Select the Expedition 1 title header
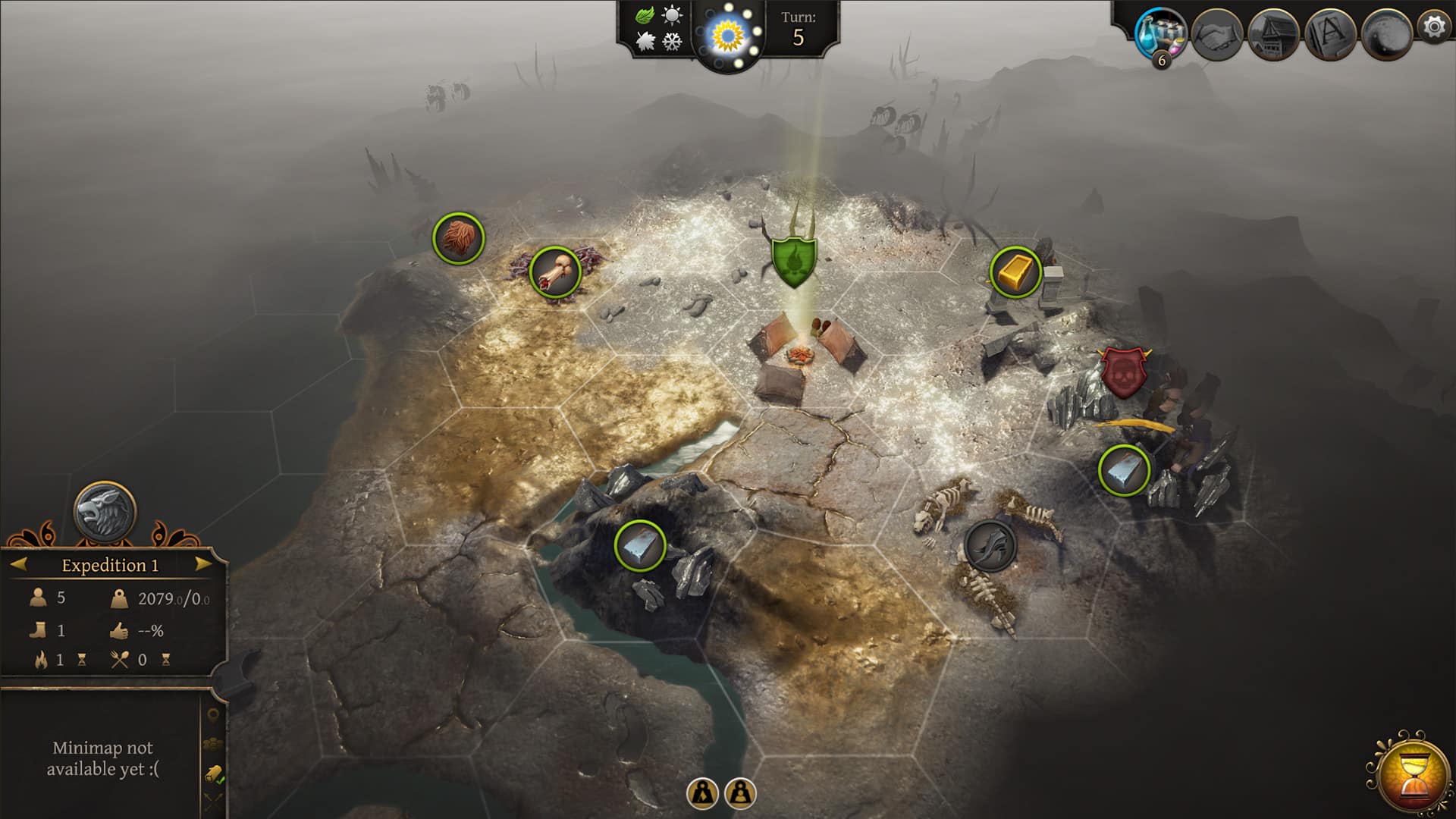This screenshot has width=1456, height=819. (x=110, y=565)
